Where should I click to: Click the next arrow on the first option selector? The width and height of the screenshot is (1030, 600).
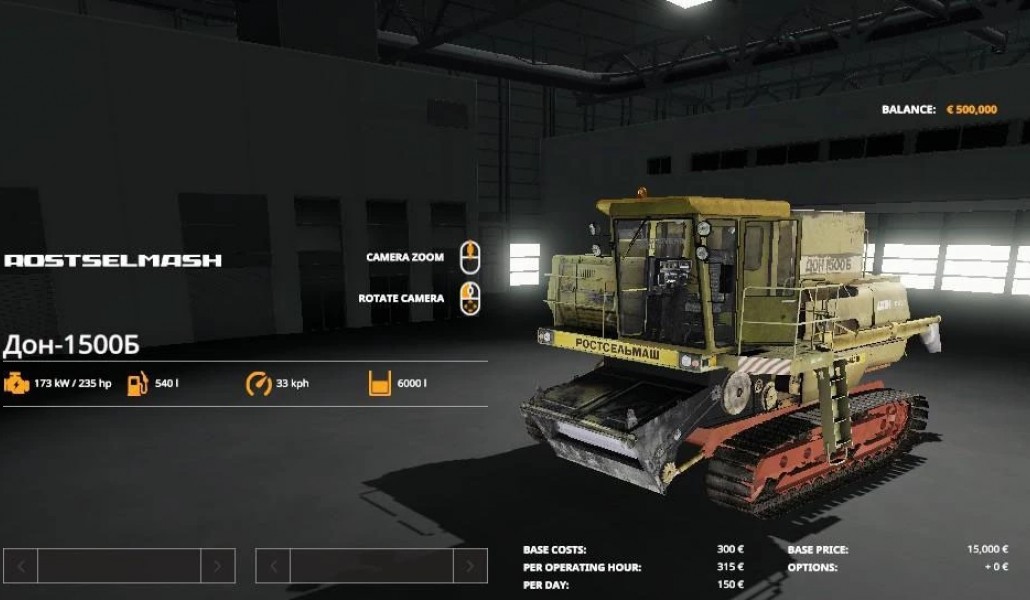(218, 566)
